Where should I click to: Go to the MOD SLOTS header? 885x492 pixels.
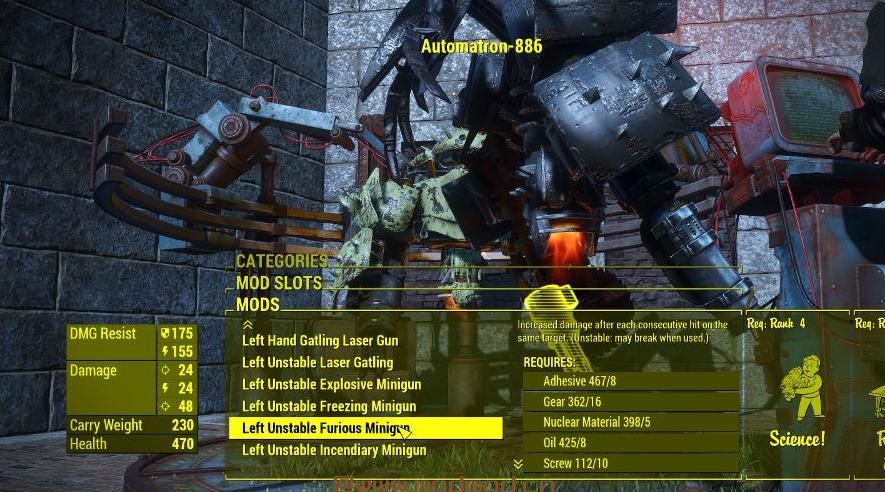(x=278, y=283)
